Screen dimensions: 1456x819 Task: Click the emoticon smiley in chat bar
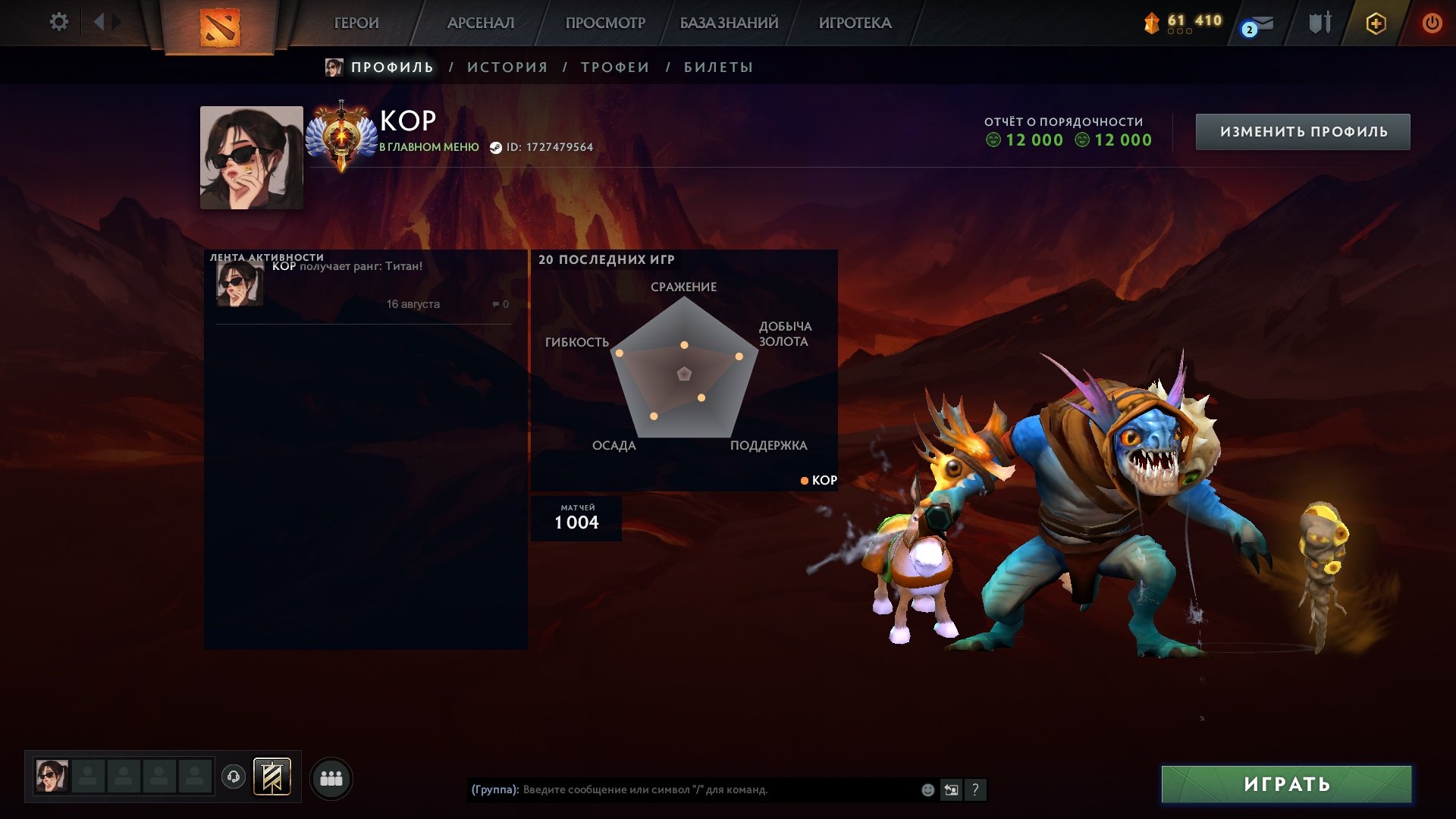click(927, 790)
